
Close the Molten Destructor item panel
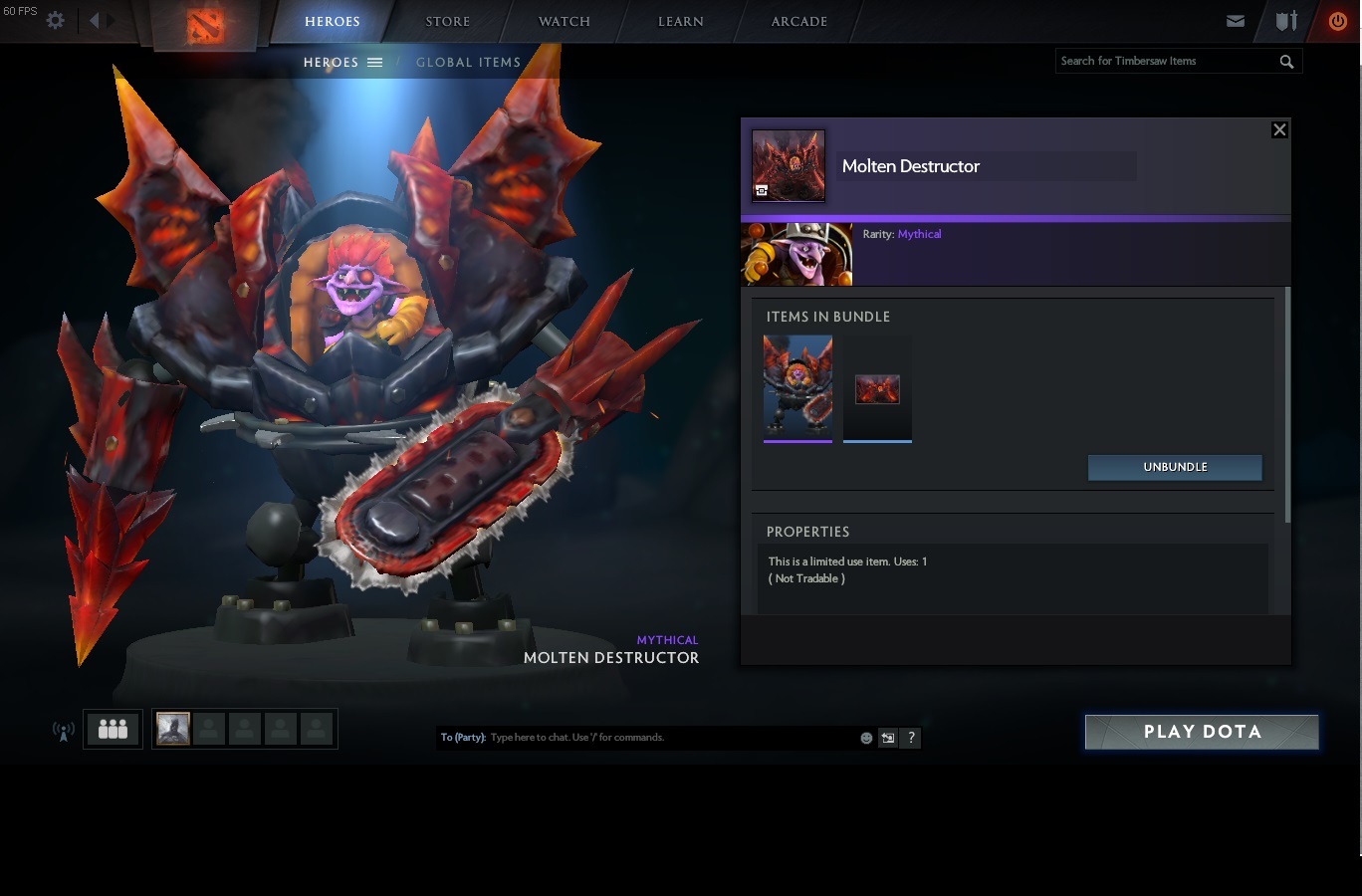(1279, 129)
